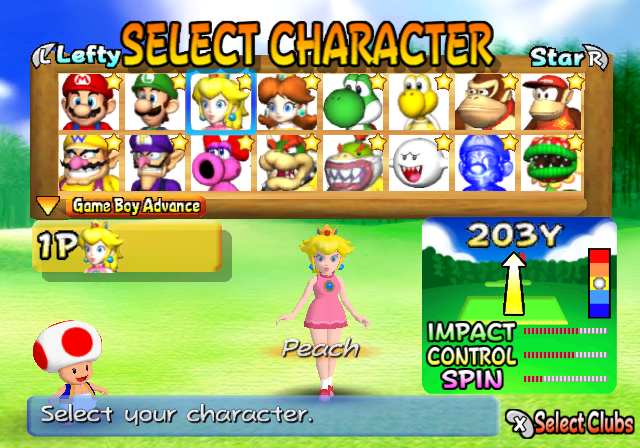Select Mario's character portrait
This screenshot has height=448, width=640.
(x=87, y=101)
